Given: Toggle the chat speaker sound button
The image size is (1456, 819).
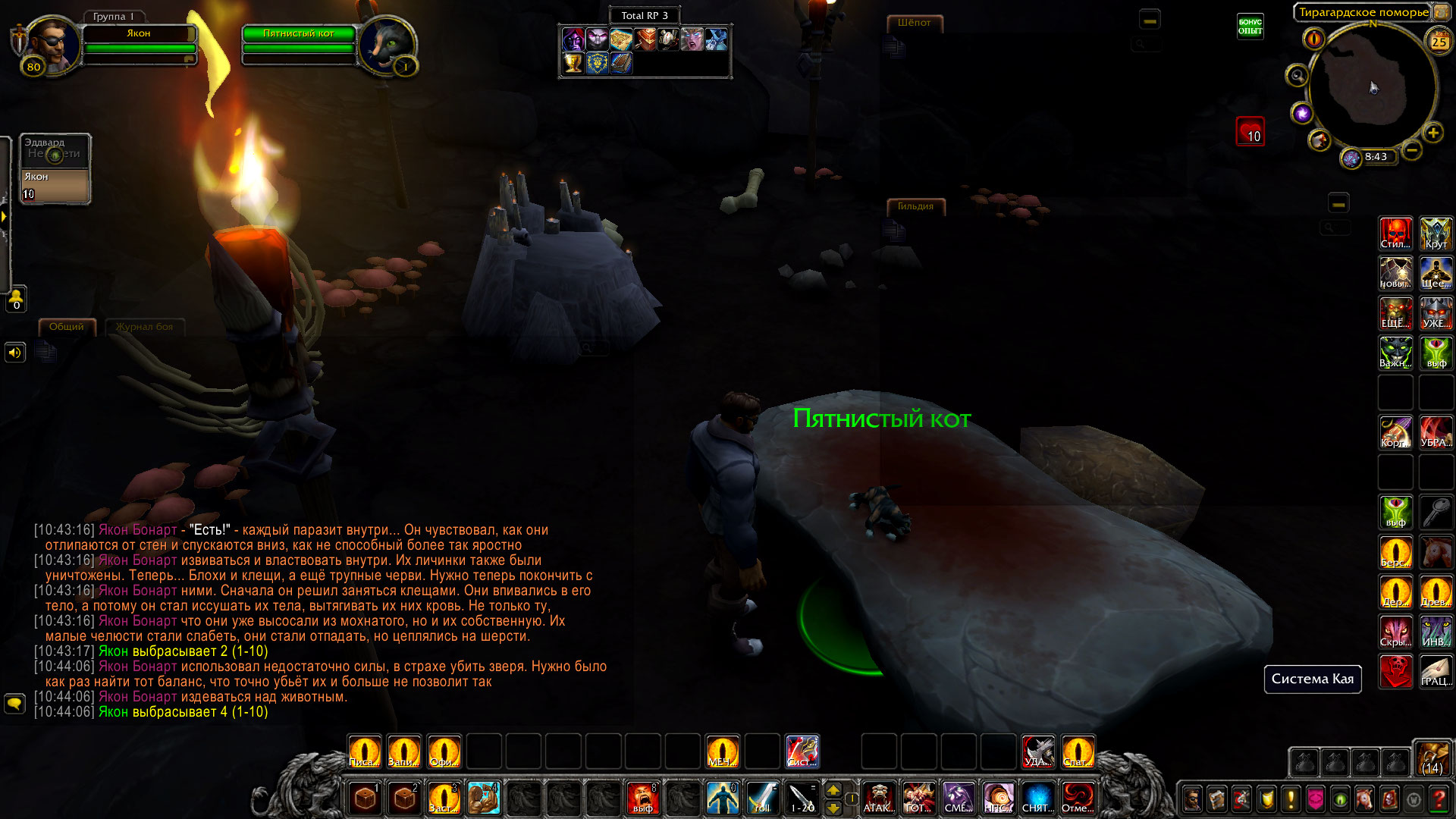Looking at the screenshot, I should tap(14, 353).
